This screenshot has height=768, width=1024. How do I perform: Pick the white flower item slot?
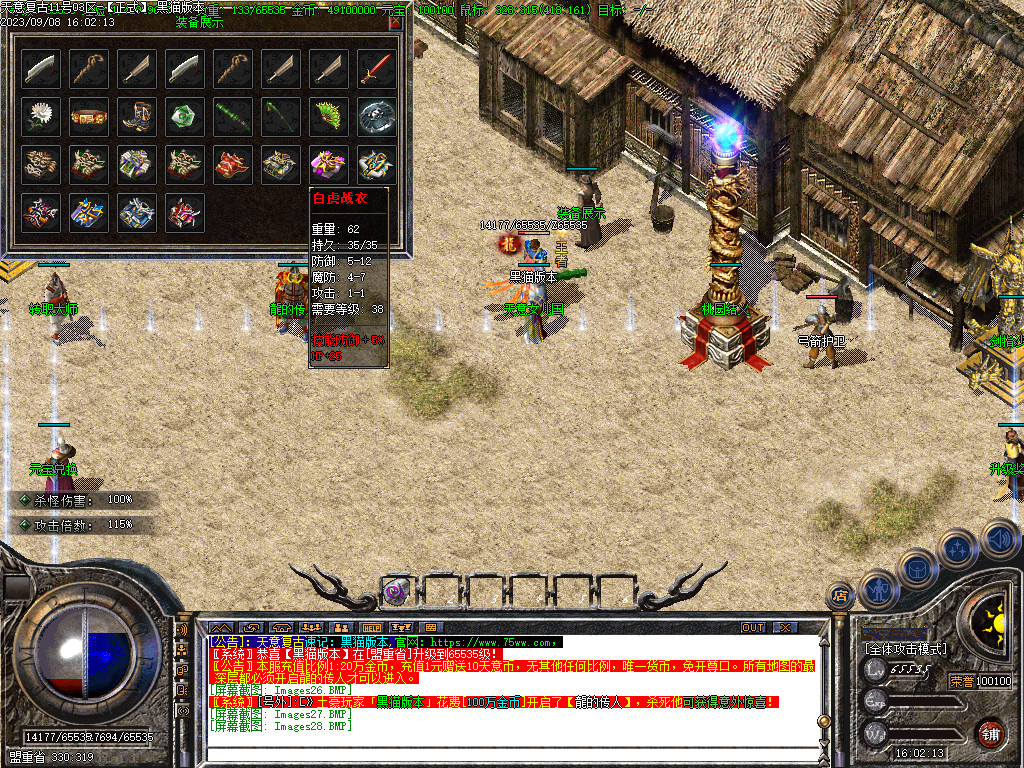point(41,116)
